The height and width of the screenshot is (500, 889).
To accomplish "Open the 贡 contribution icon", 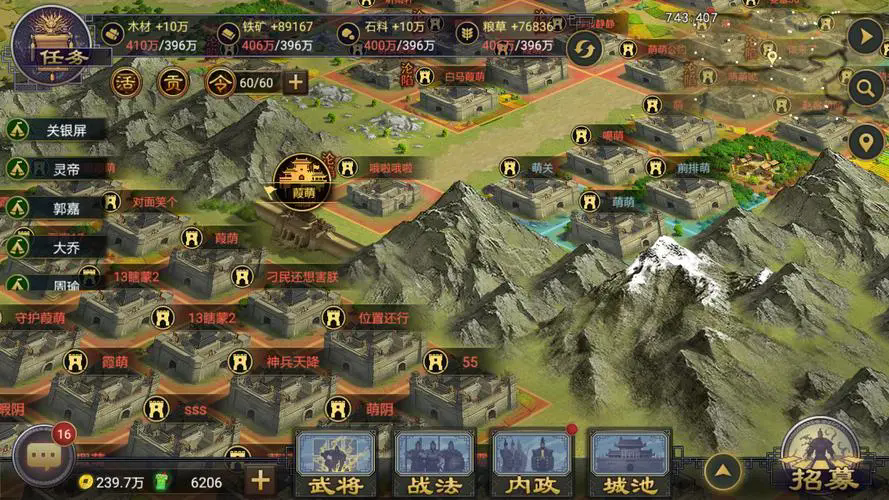I will (172, 82).
